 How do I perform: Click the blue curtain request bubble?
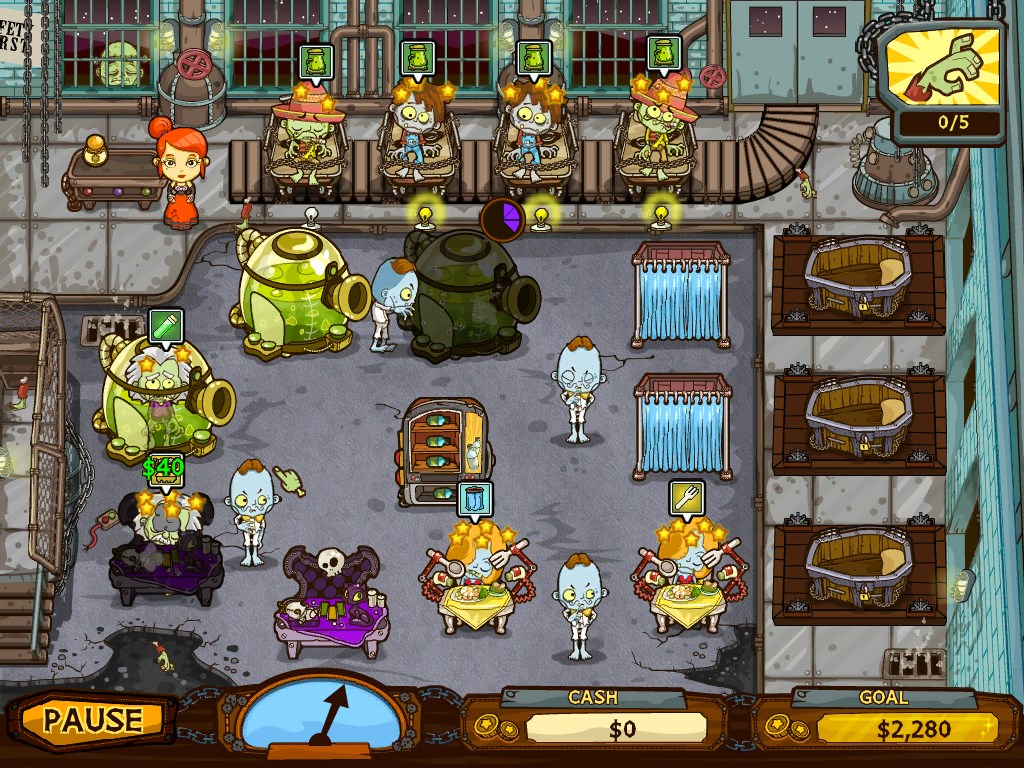click(475, 498)
